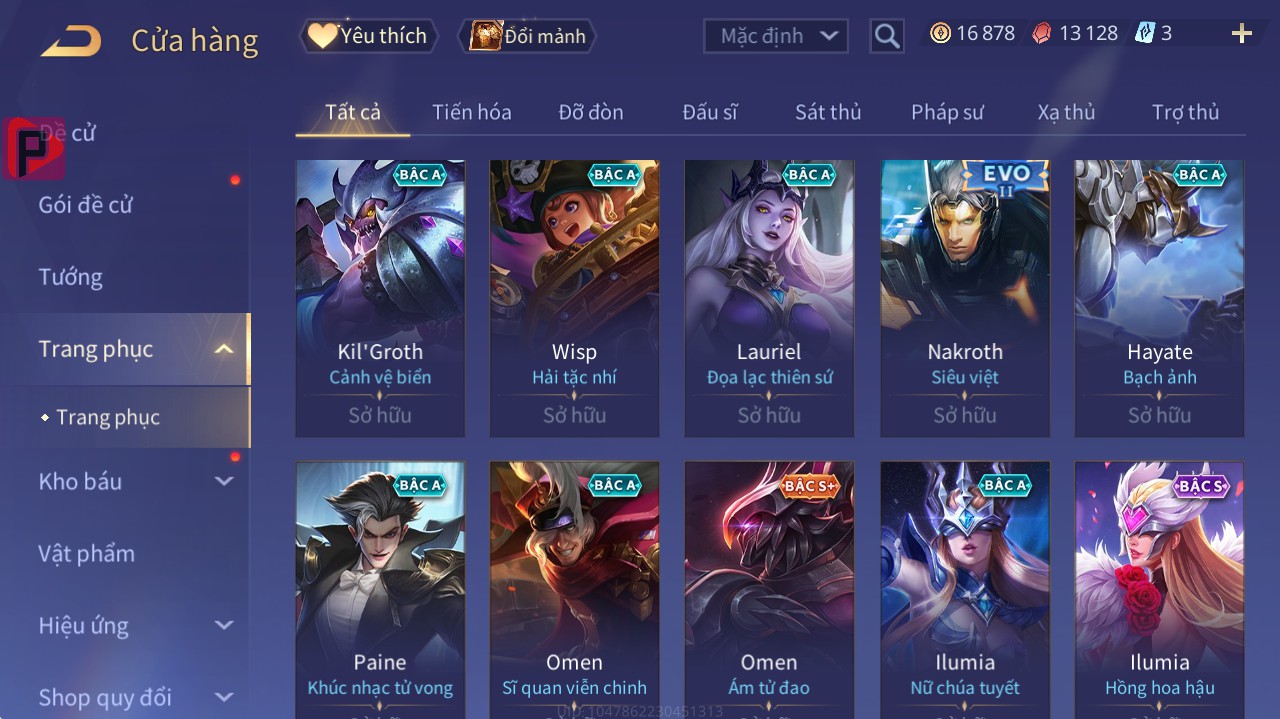
Task: View the Lauriel Đọa lạc thiên sứ skin
Action: point(769,297)
